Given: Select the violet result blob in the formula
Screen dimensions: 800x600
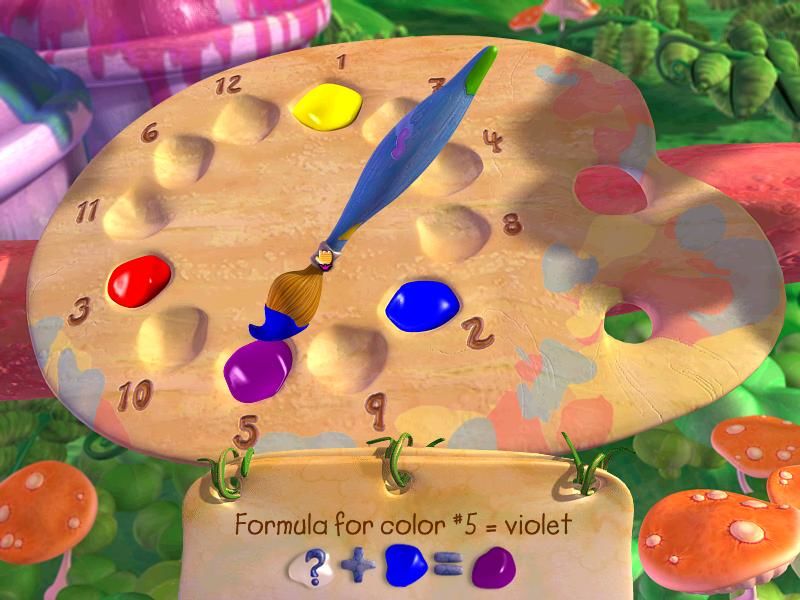Looking at the screenshot, I should pyautogui.click(x=493, y=570).
